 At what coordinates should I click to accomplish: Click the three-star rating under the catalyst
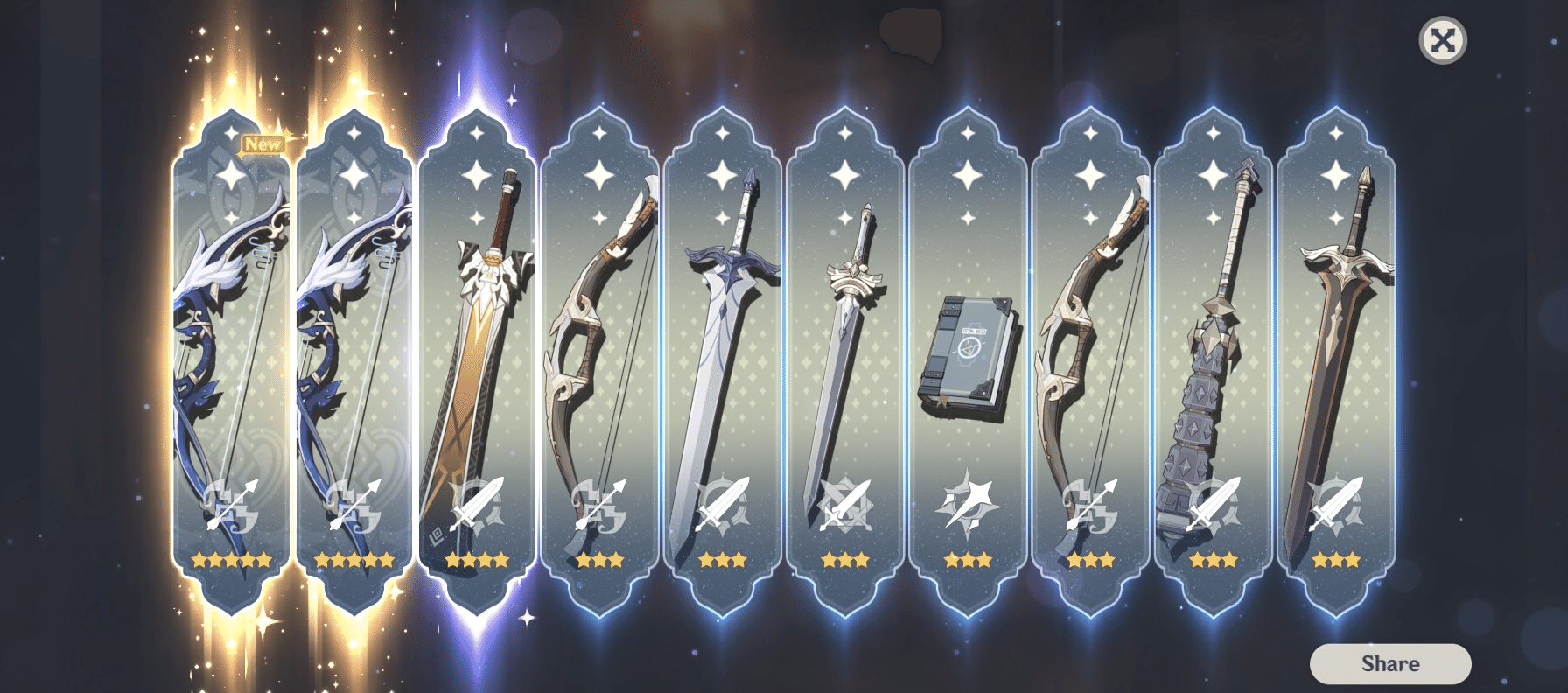(x=967, y=561)
